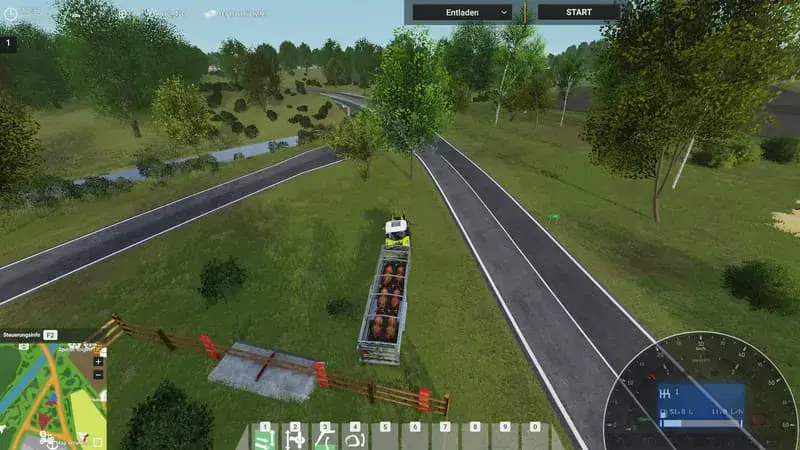Screen dimensions: 800x450
Task: Select the highlighted green hotbar slot 1
Action: [265, 438]
